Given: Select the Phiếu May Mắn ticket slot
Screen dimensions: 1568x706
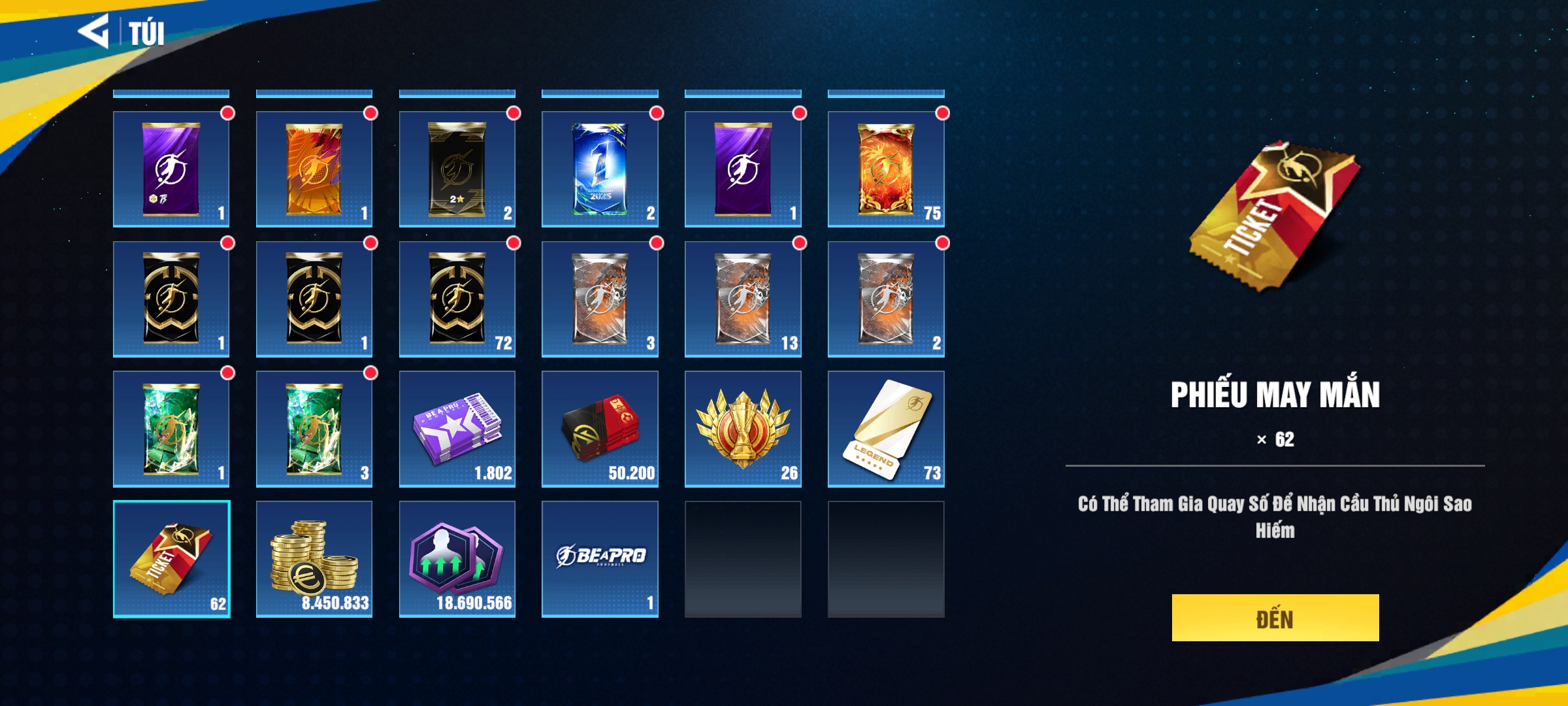Looking at the screenshot, I should (171, 559).
